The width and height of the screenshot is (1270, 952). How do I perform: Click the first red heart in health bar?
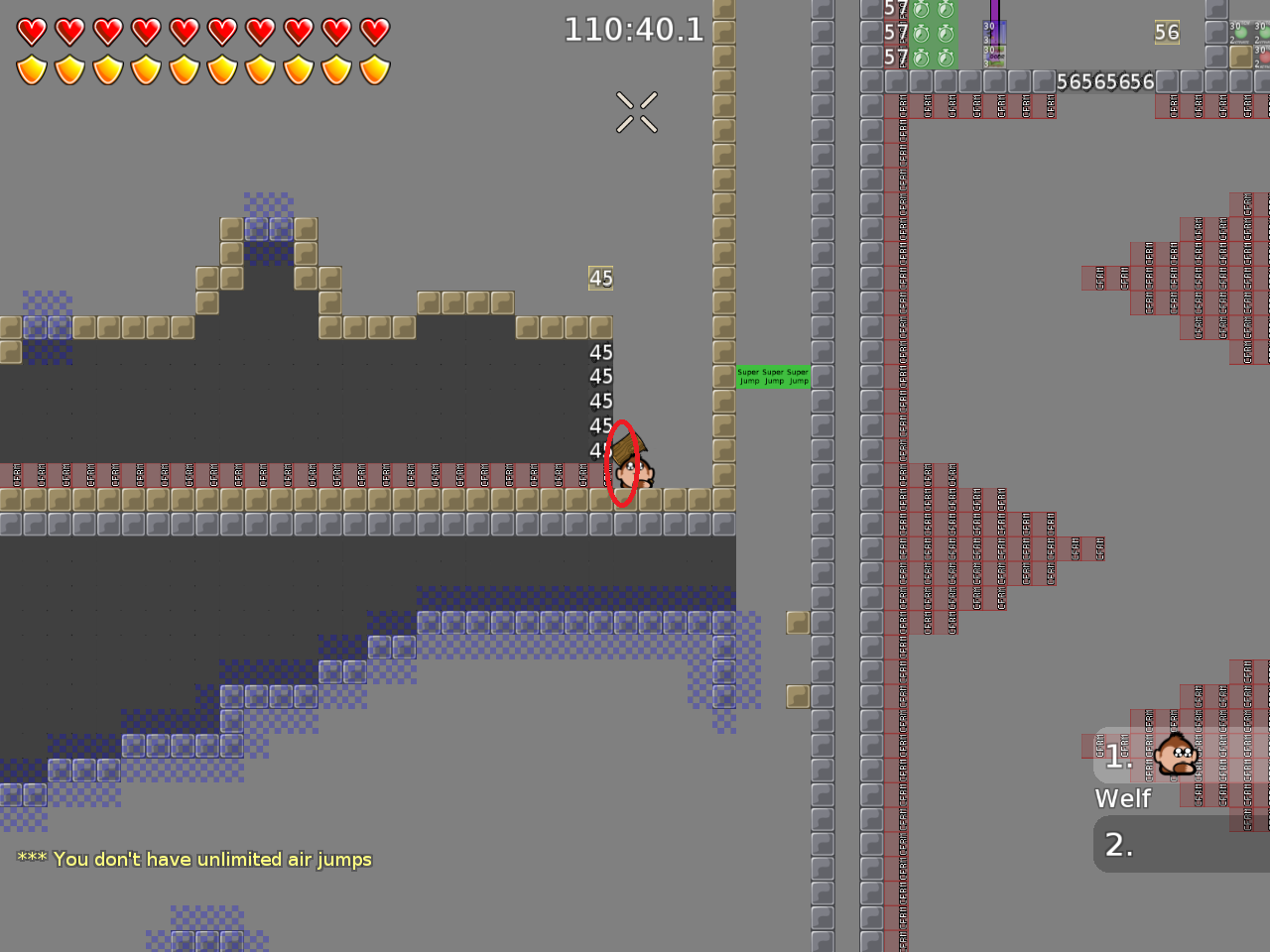(x=31, y=30)
